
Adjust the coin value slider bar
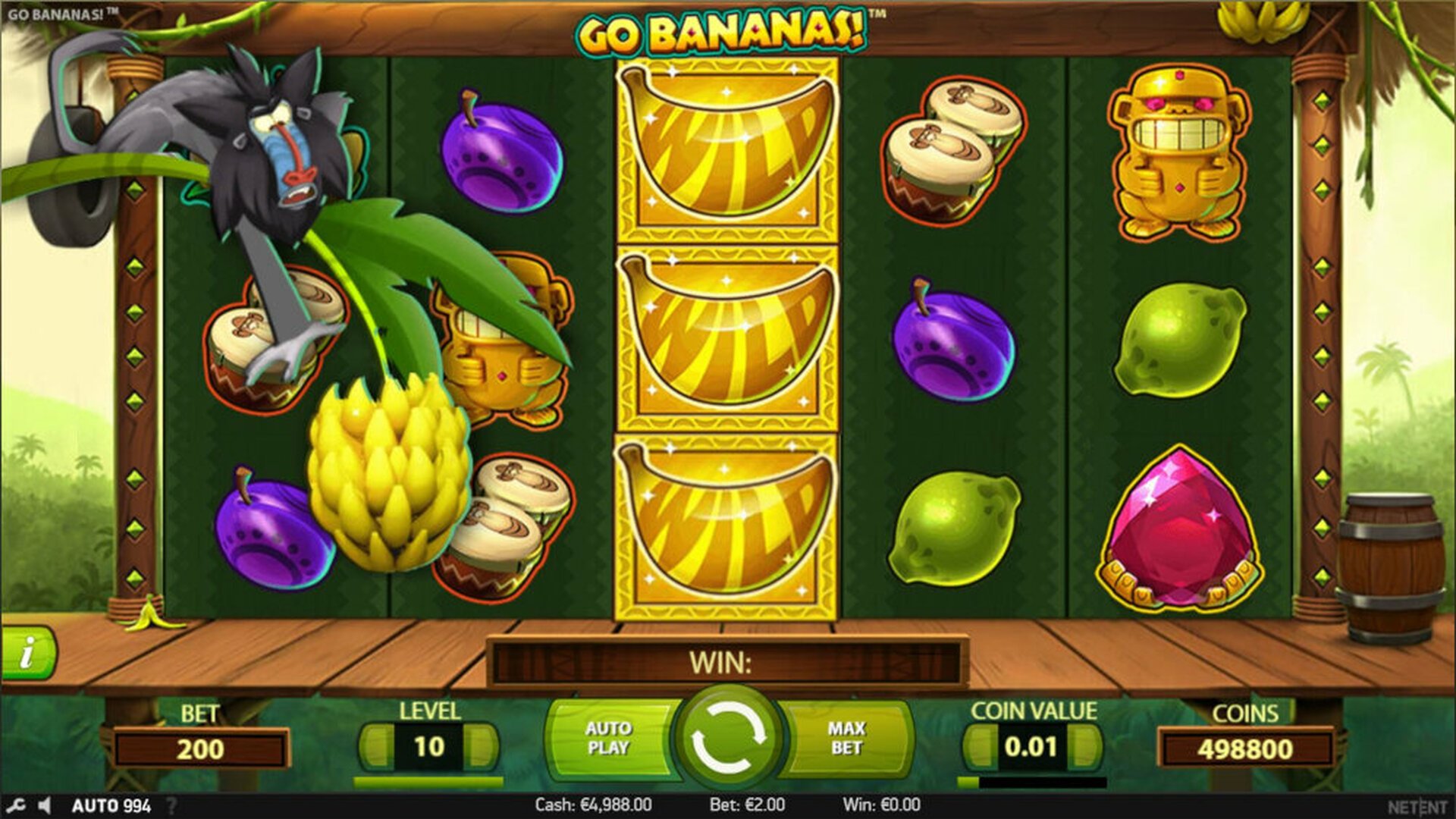(x=1031, y=782)
